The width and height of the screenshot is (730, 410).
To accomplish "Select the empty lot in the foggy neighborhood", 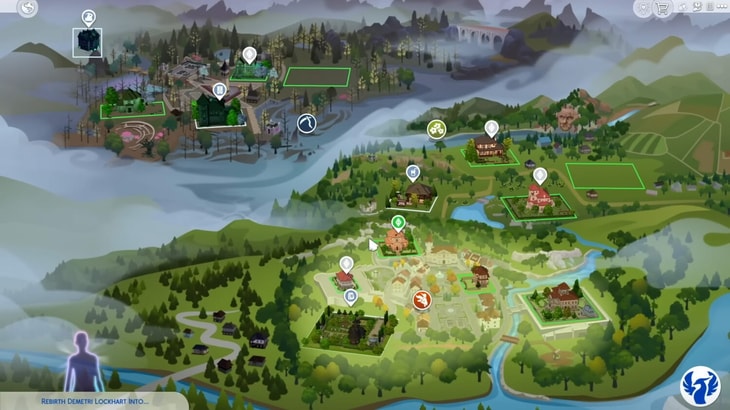I will click(x=316, y=77).
